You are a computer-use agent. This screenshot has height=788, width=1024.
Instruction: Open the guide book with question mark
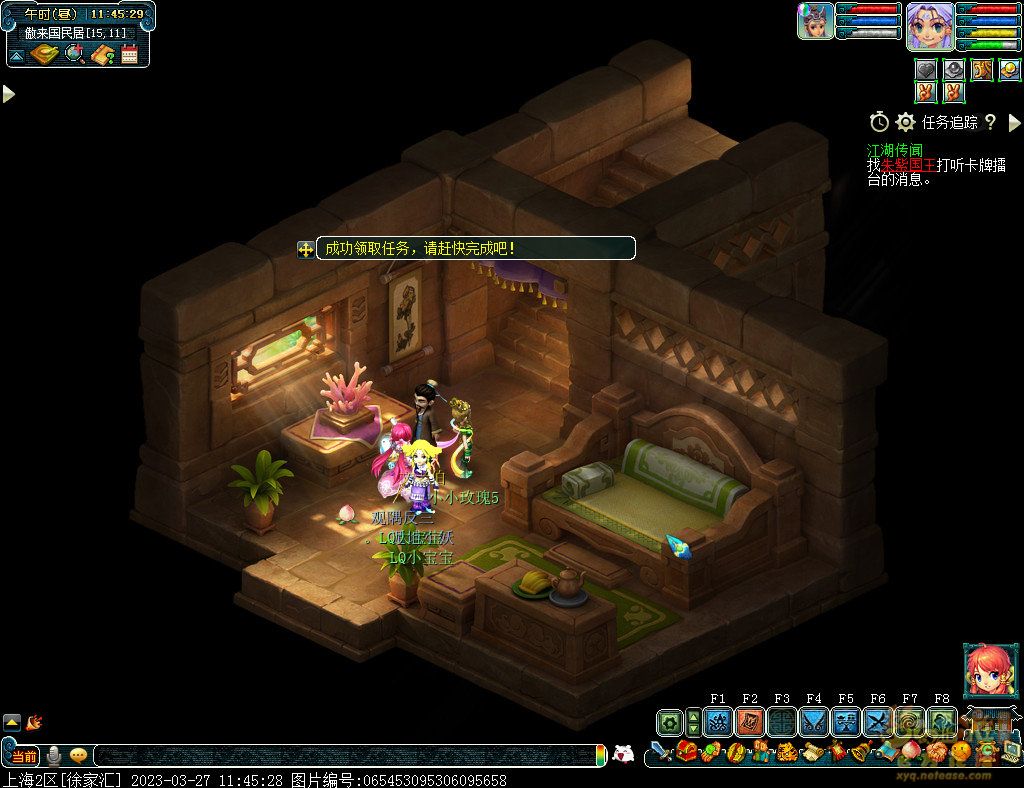[x=102, y=54]
